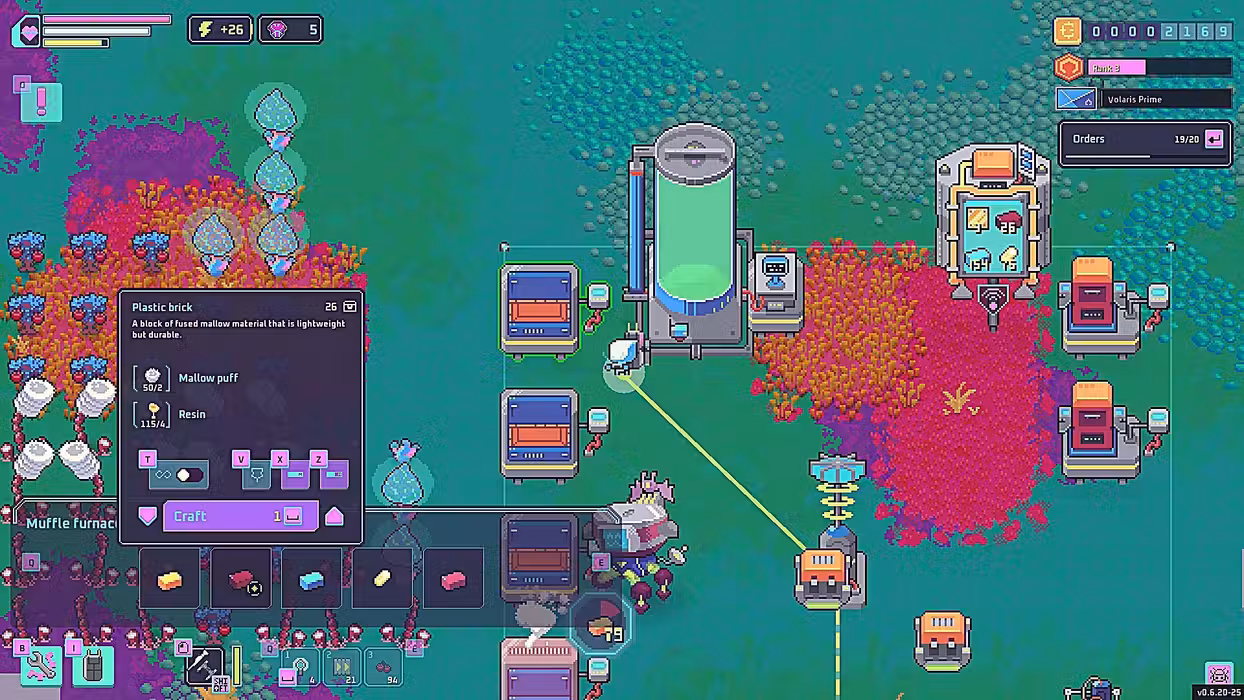The height and width of the screenshot is (700, 1244).
Task: Open the alert exclamation notification
Action: coord(41,102)
